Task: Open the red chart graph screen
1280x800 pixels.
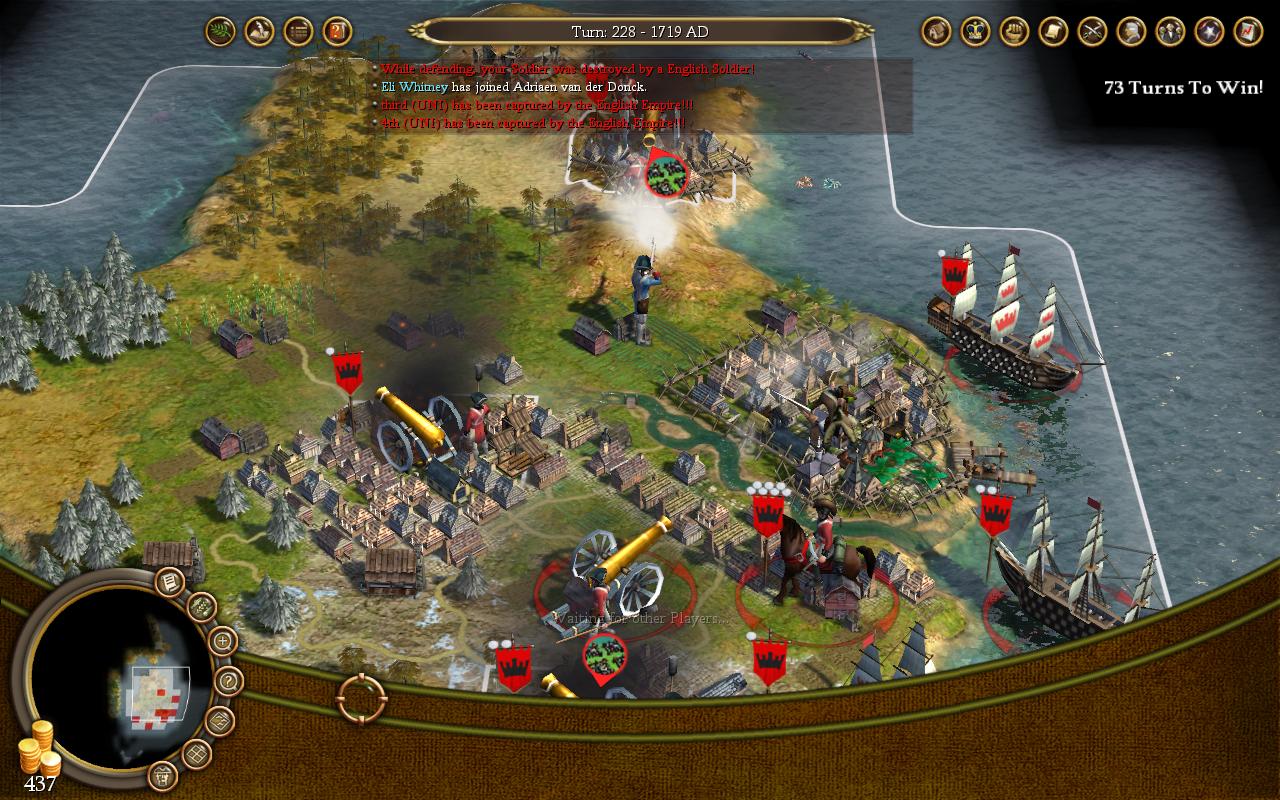Action: point(1248,32)
